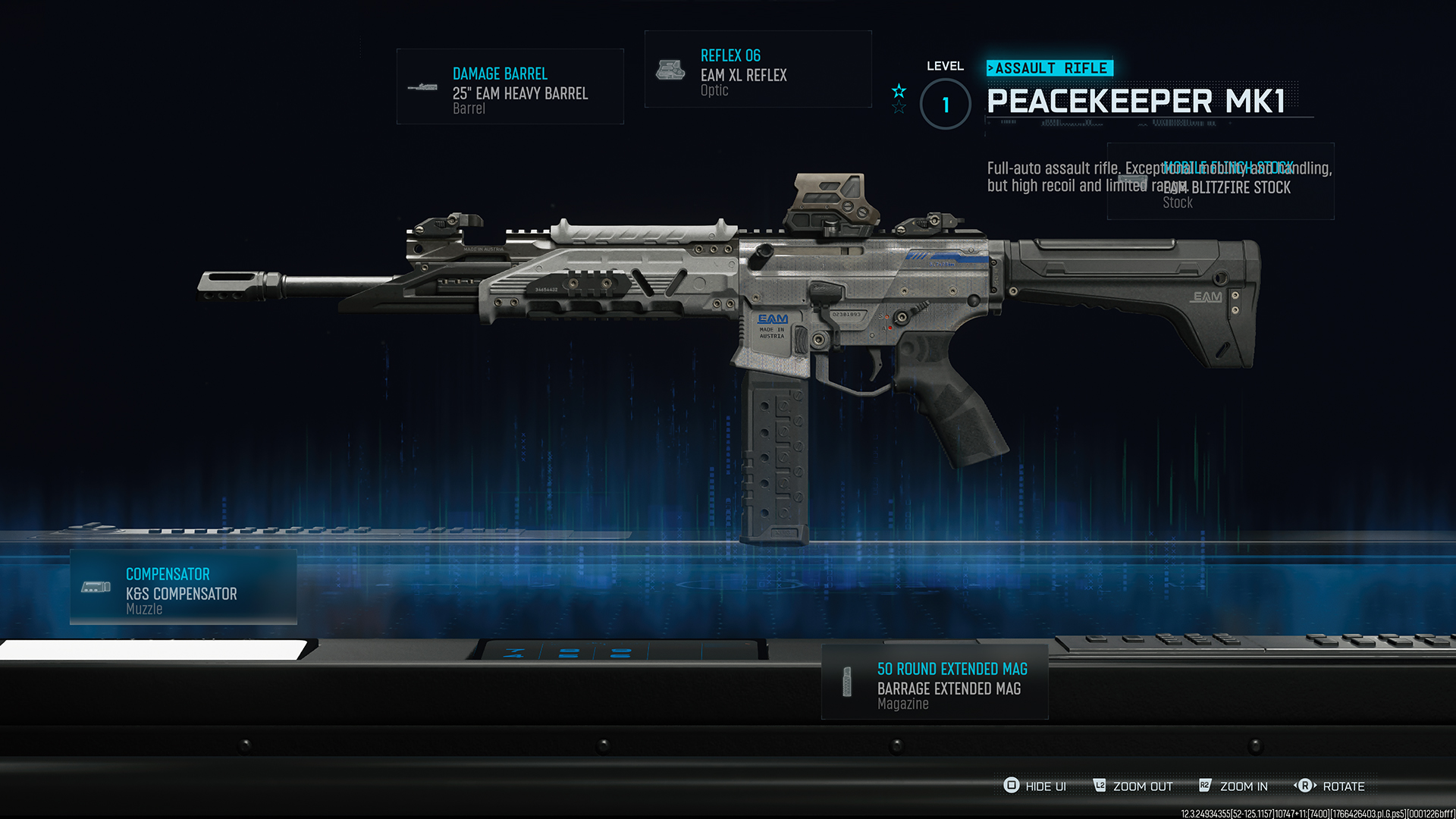Select the Assault Rifle category tag
This screenshot has width=1456, height=819.
click(1050, 67)
